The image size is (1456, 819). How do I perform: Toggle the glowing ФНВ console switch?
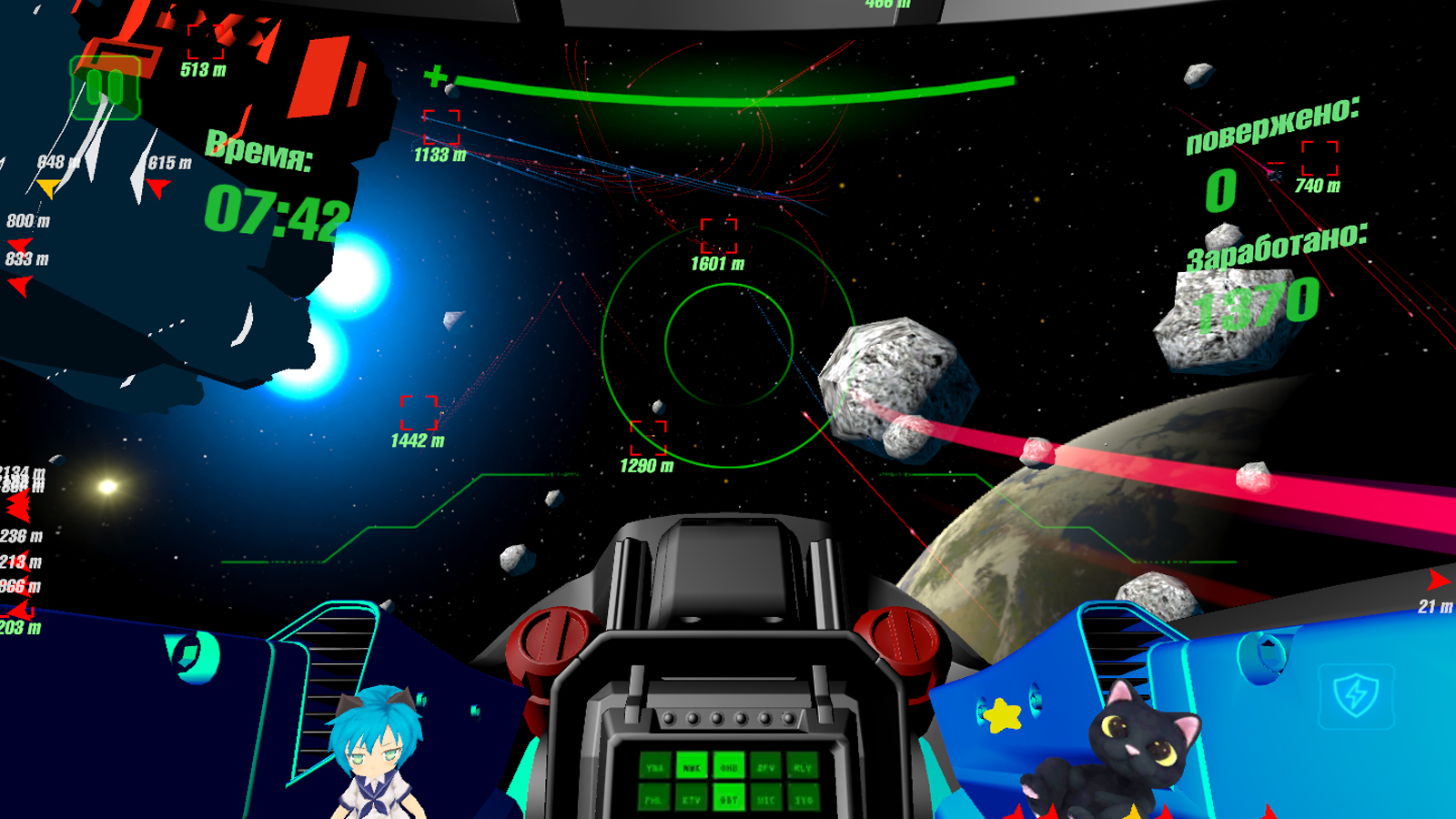tap(729, 767)
